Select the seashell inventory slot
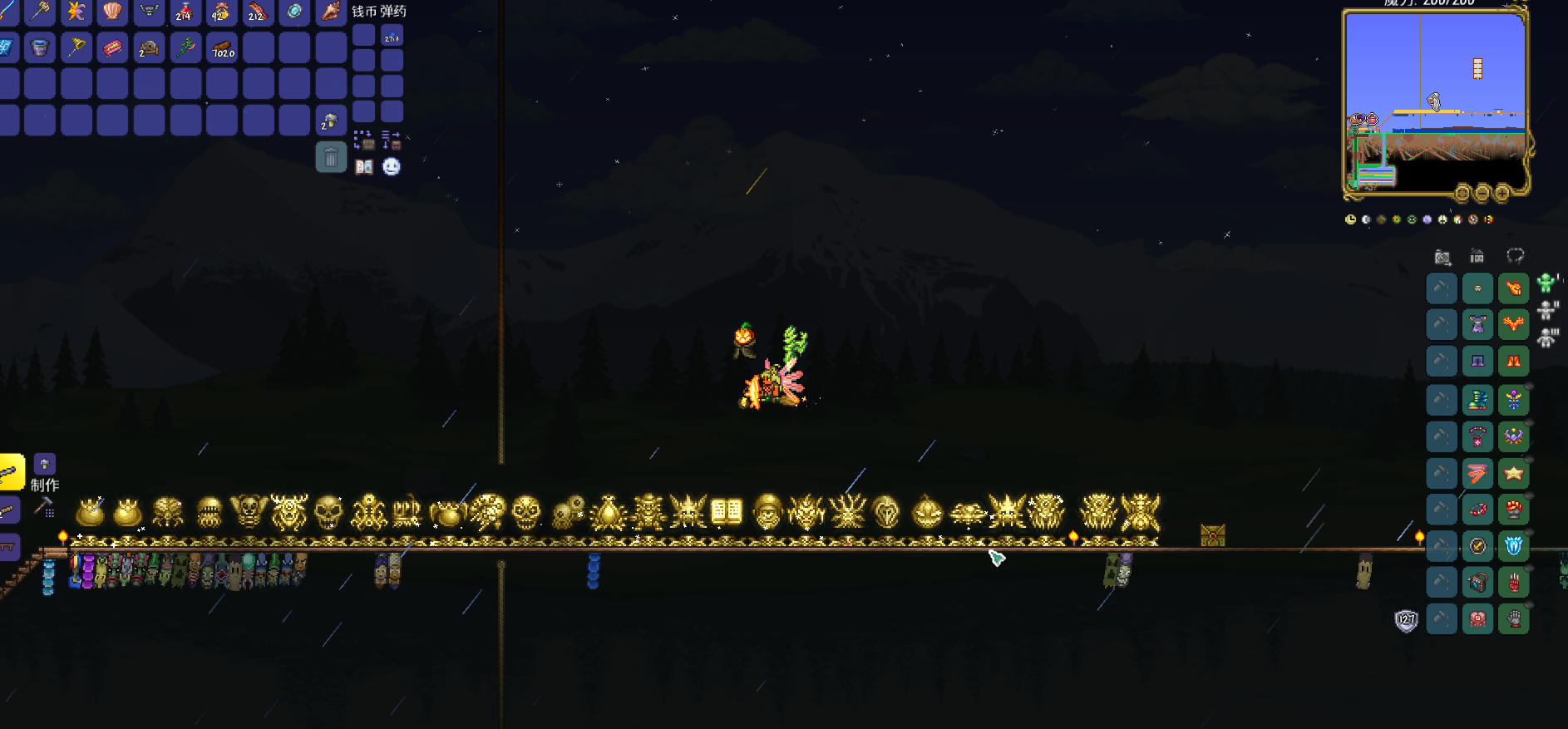 [112, 11]
